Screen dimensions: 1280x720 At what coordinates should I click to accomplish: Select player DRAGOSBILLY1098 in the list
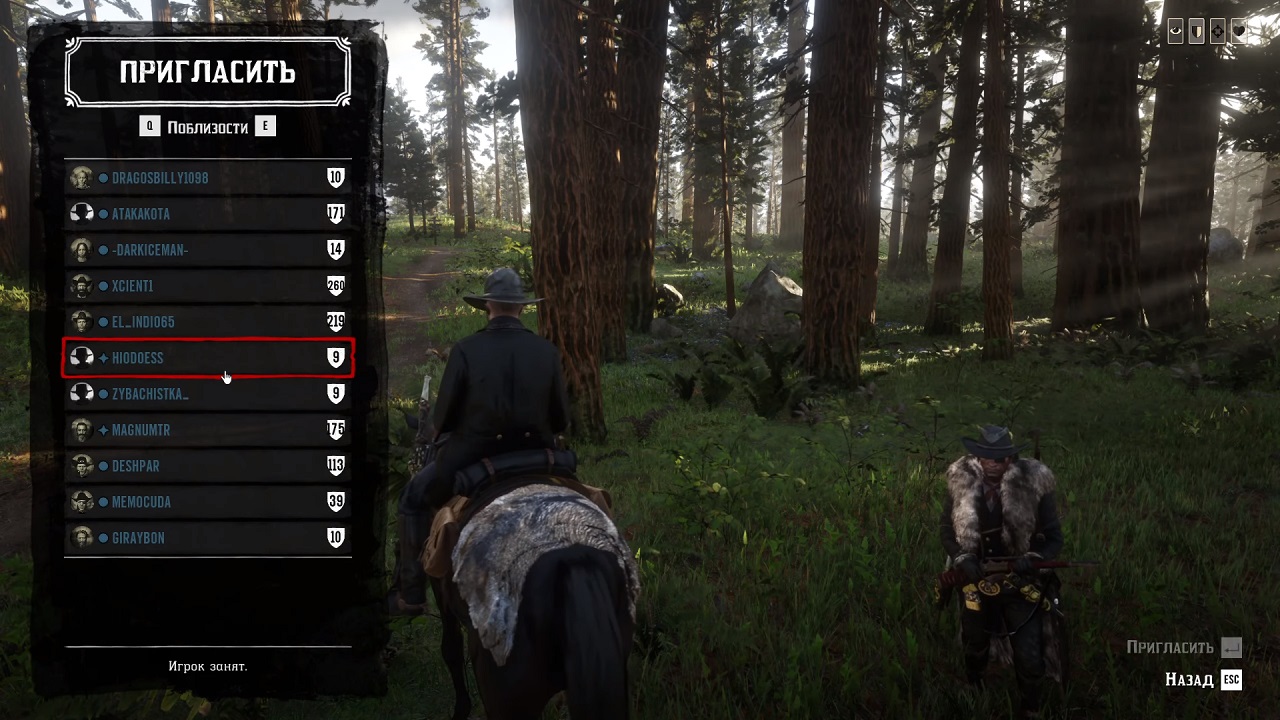[x=208, y=178]
